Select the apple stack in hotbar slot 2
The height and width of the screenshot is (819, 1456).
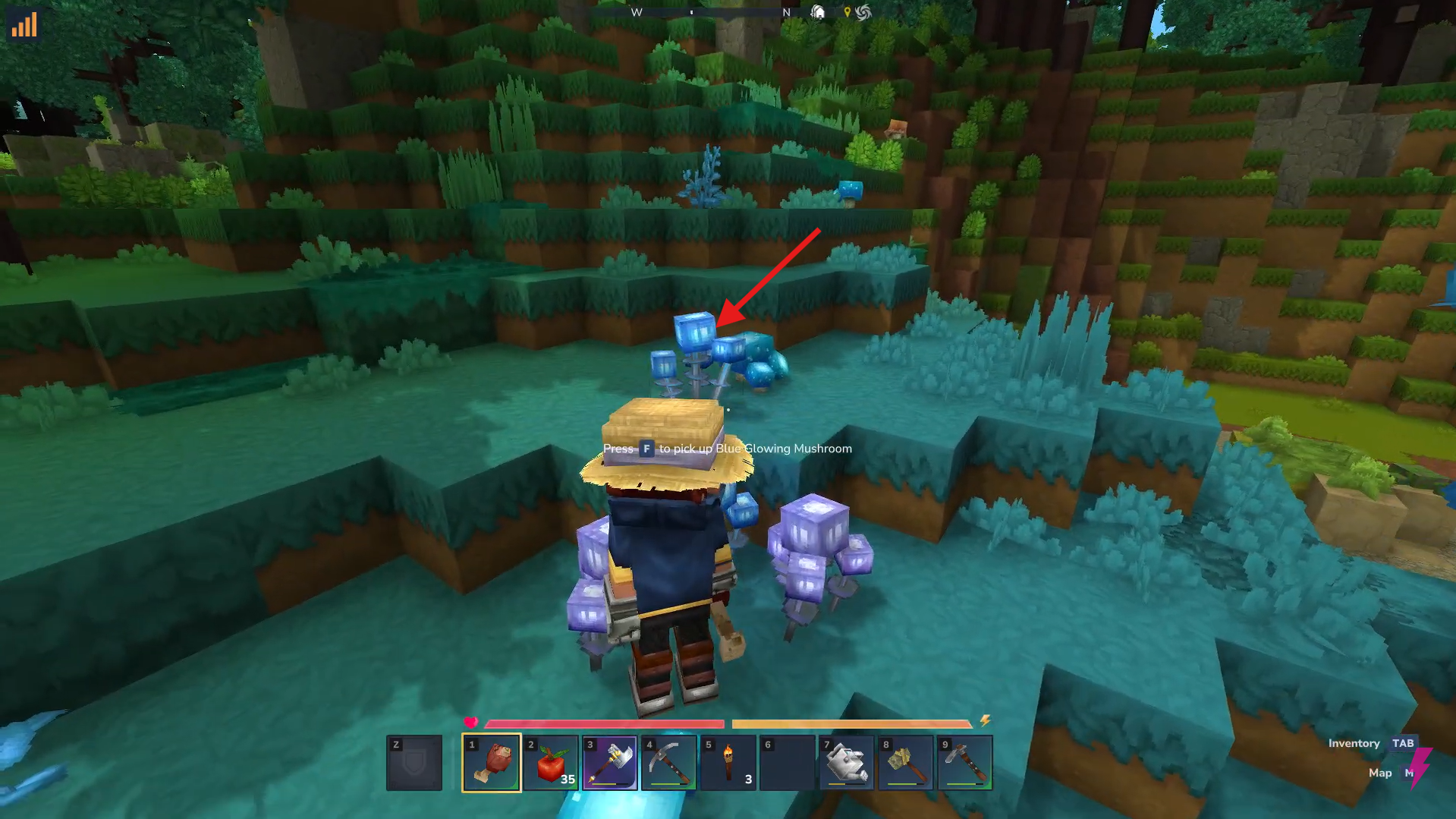coord(551,763)
